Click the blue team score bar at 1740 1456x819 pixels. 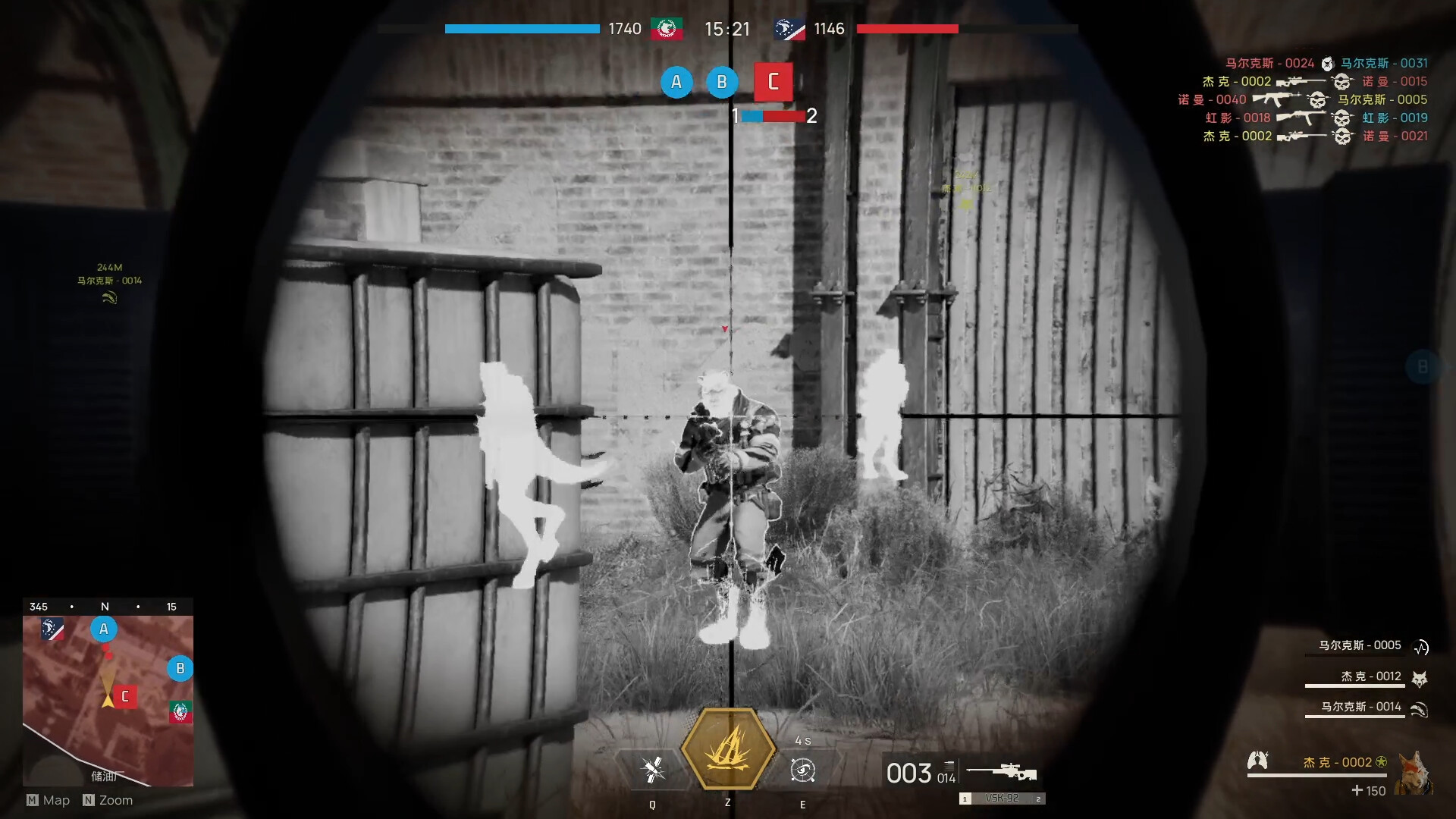tap(522, 29)
